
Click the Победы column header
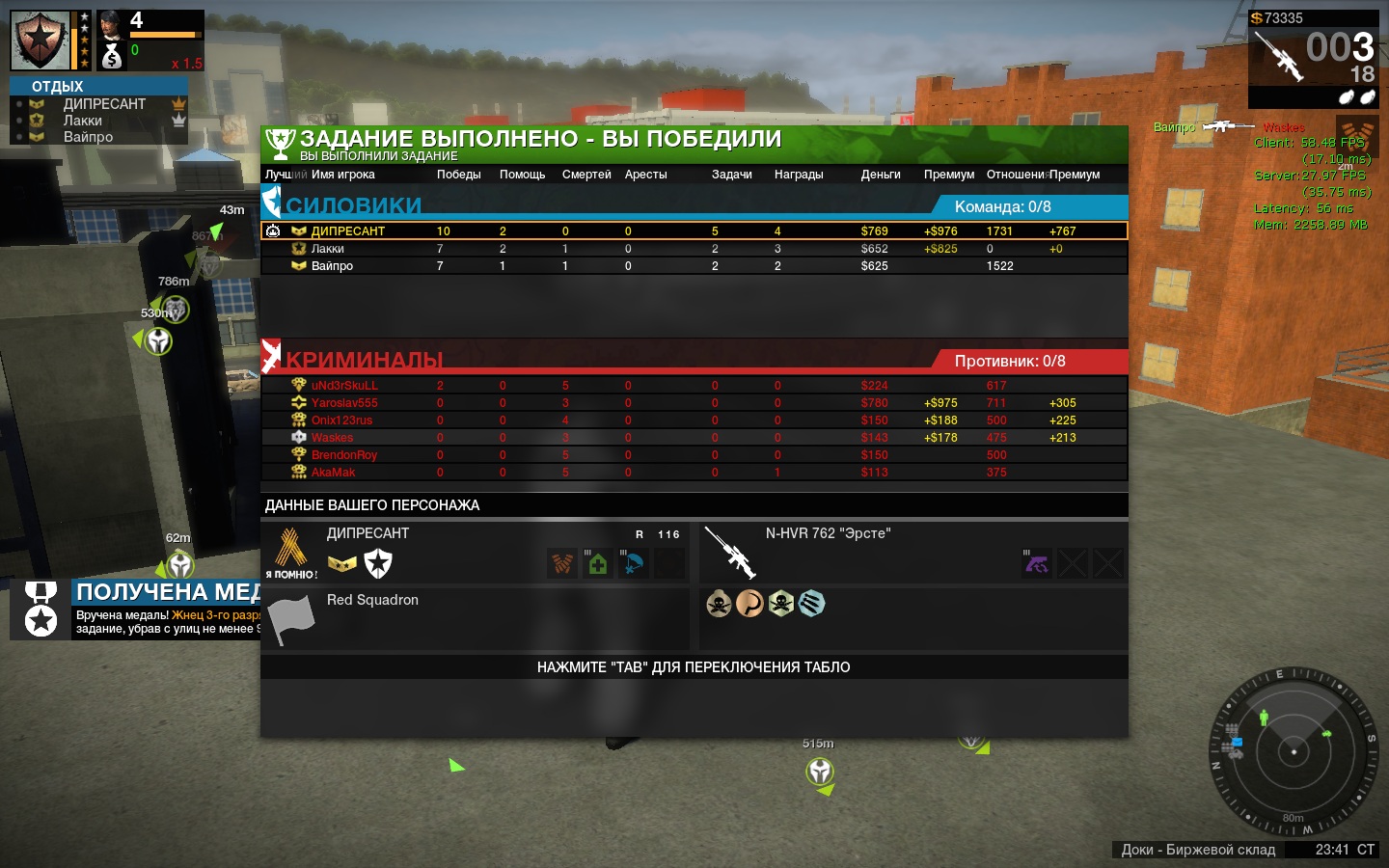(458, 175)
